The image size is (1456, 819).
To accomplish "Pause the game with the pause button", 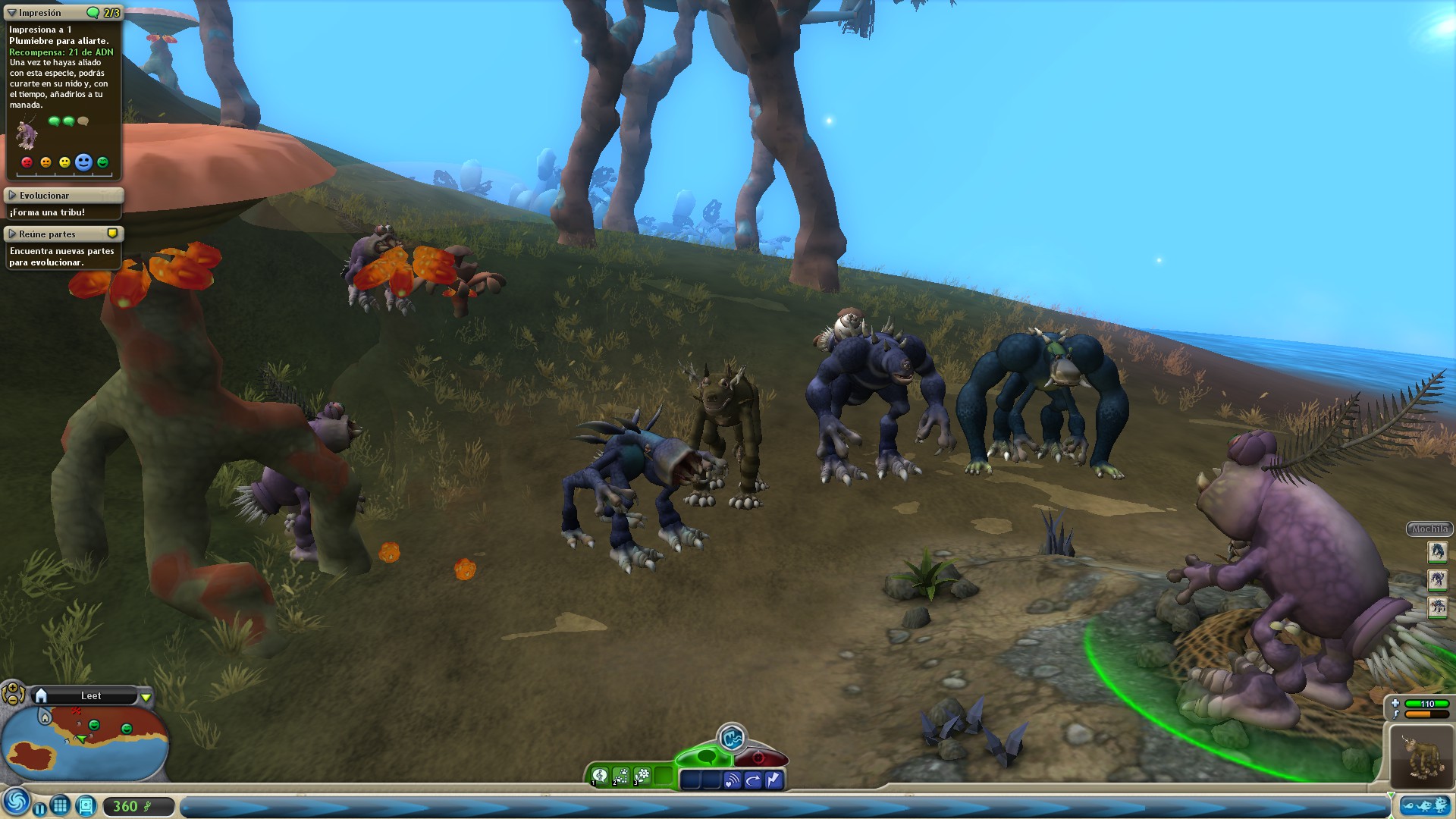I will [40, 808].
